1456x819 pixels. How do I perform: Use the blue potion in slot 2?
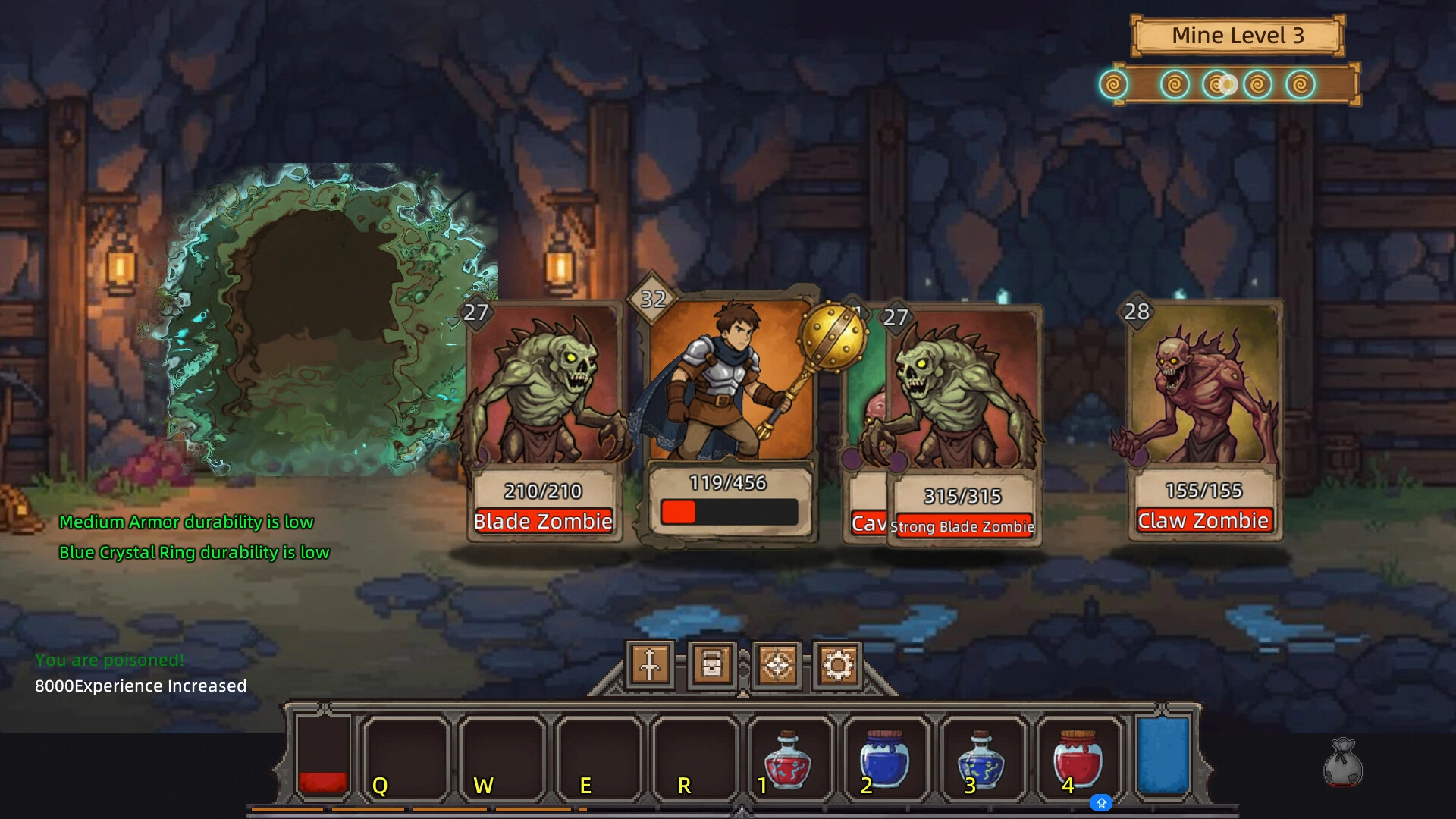(887, 762)
